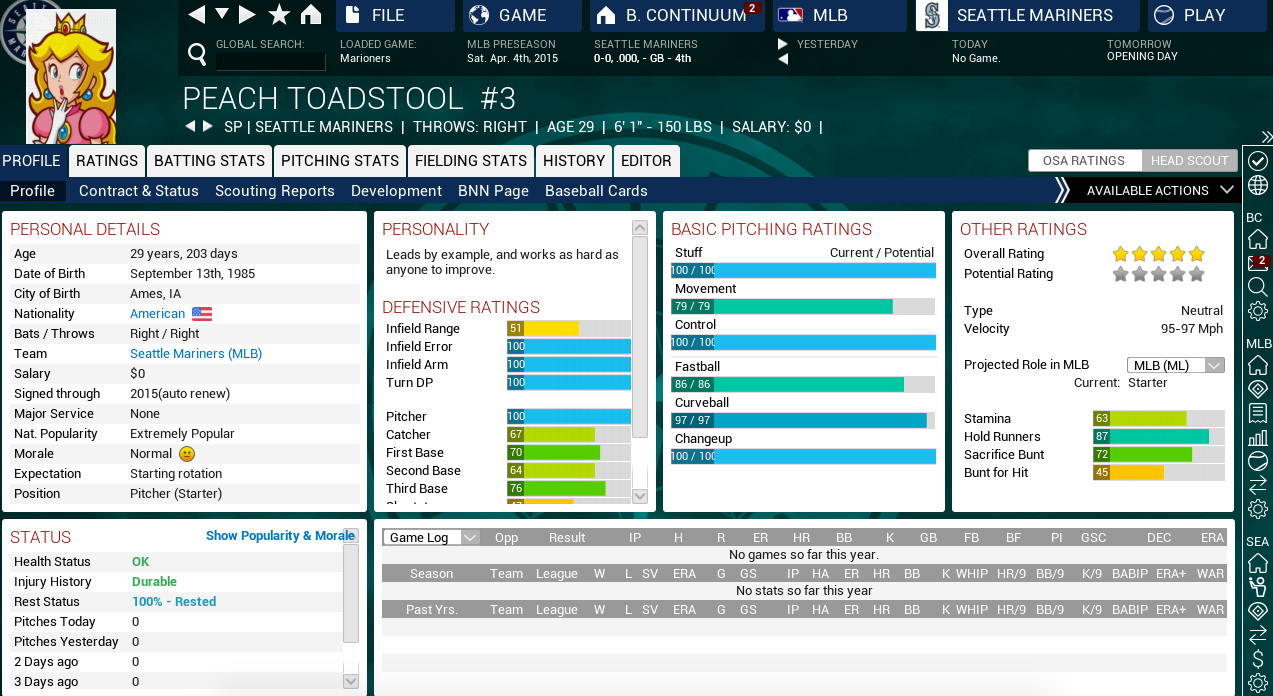1273x696 pixels.
Task: Expand the AVAILABLE ACTIONS dropdown
Action: coord(1158,191)
